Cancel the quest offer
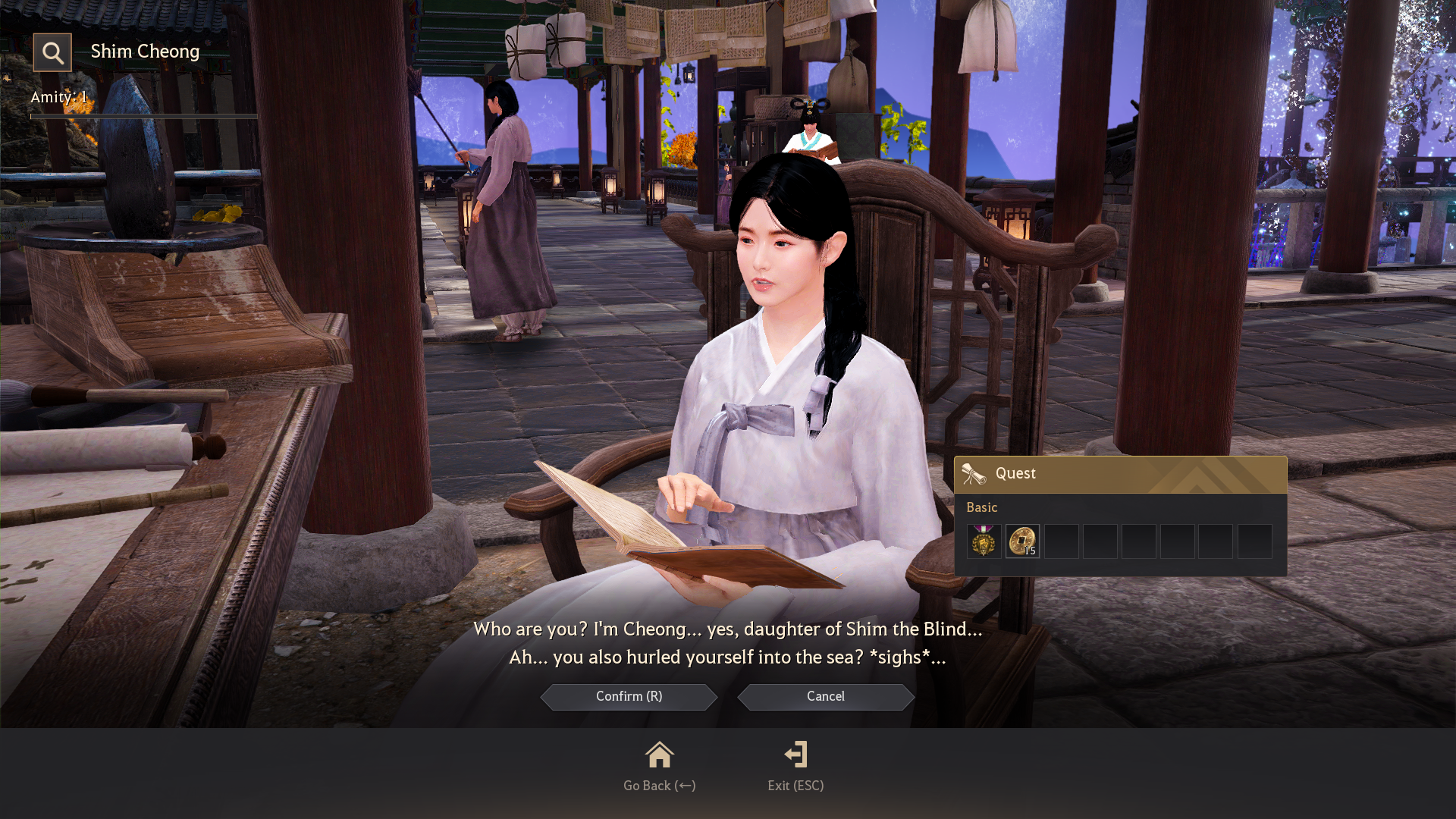 (x=825, y=697)
